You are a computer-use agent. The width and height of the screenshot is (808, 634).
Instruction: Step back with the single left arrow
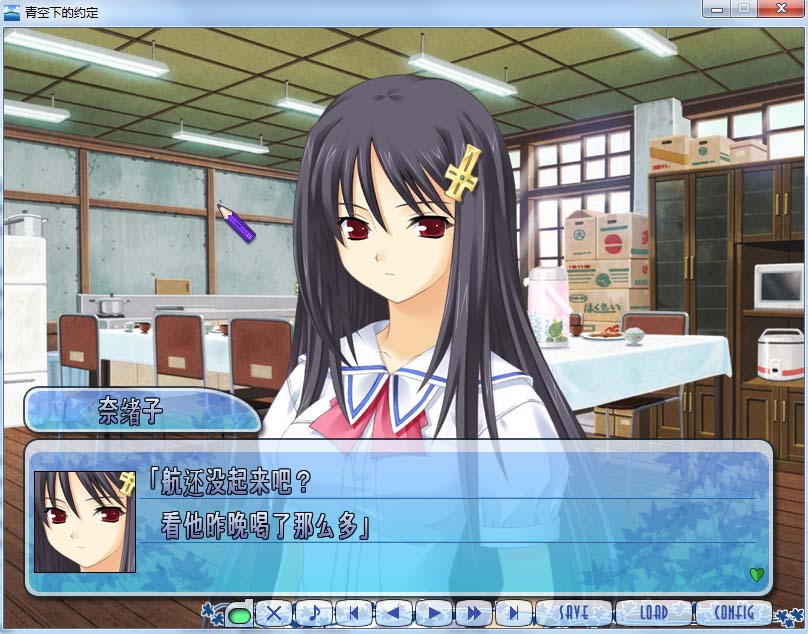393,613
